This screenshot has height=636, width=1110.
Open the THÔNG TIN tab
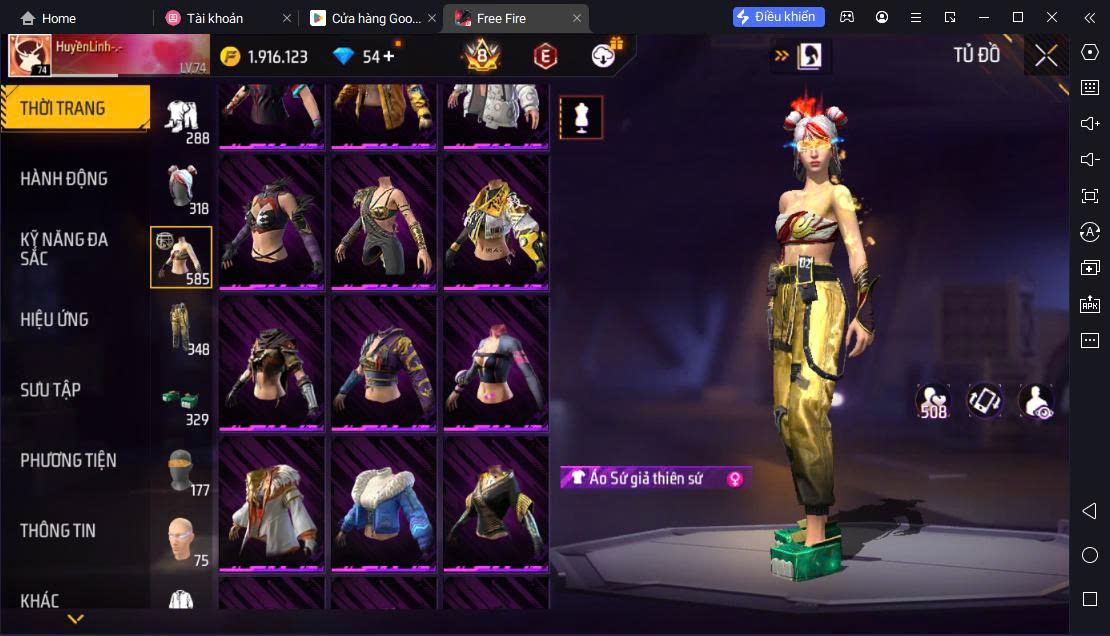coord(58,531)
